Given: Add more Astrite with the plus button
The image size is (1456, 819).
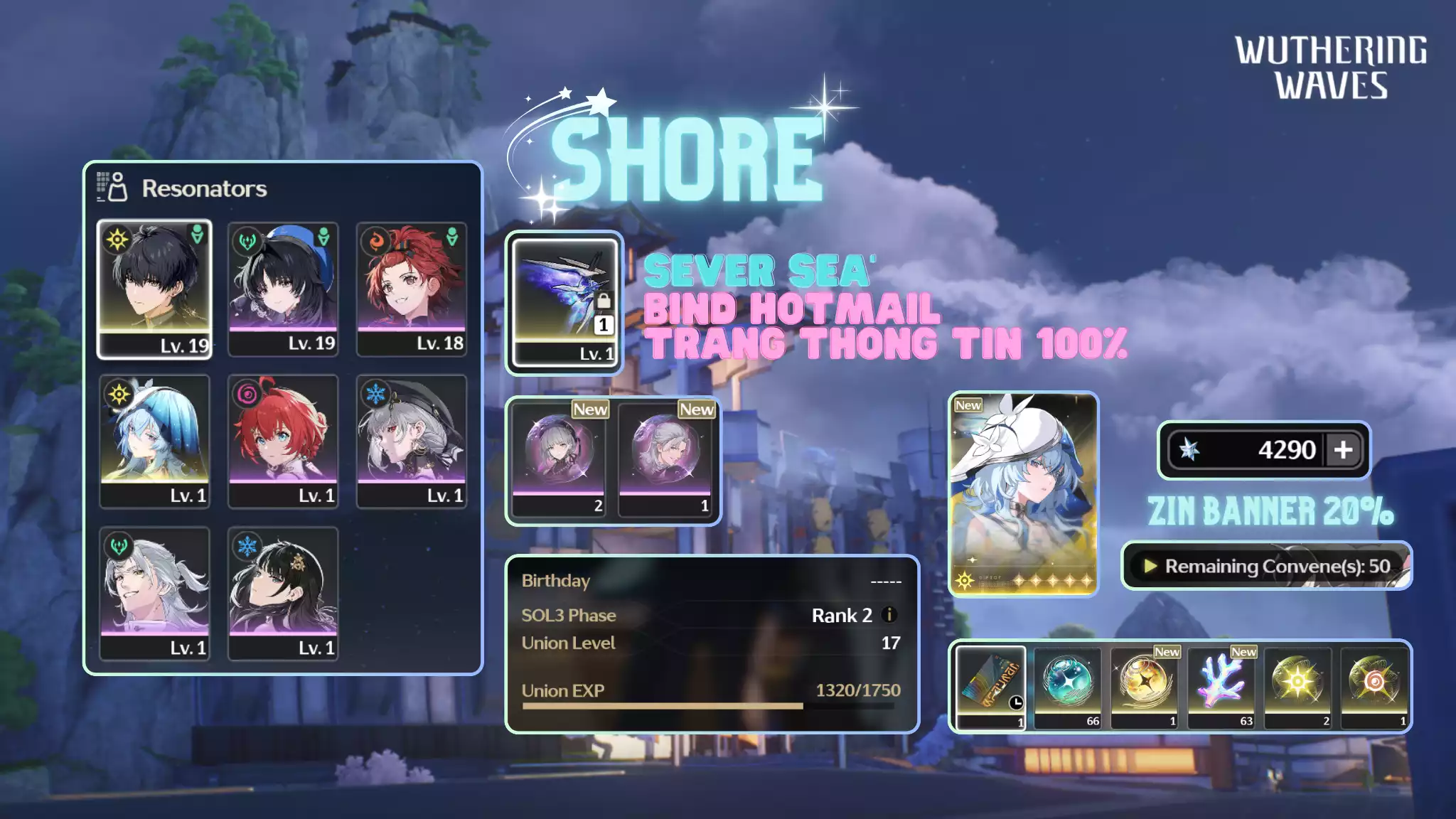Looking at the screenshot, I should click(x=1343, y=450).
